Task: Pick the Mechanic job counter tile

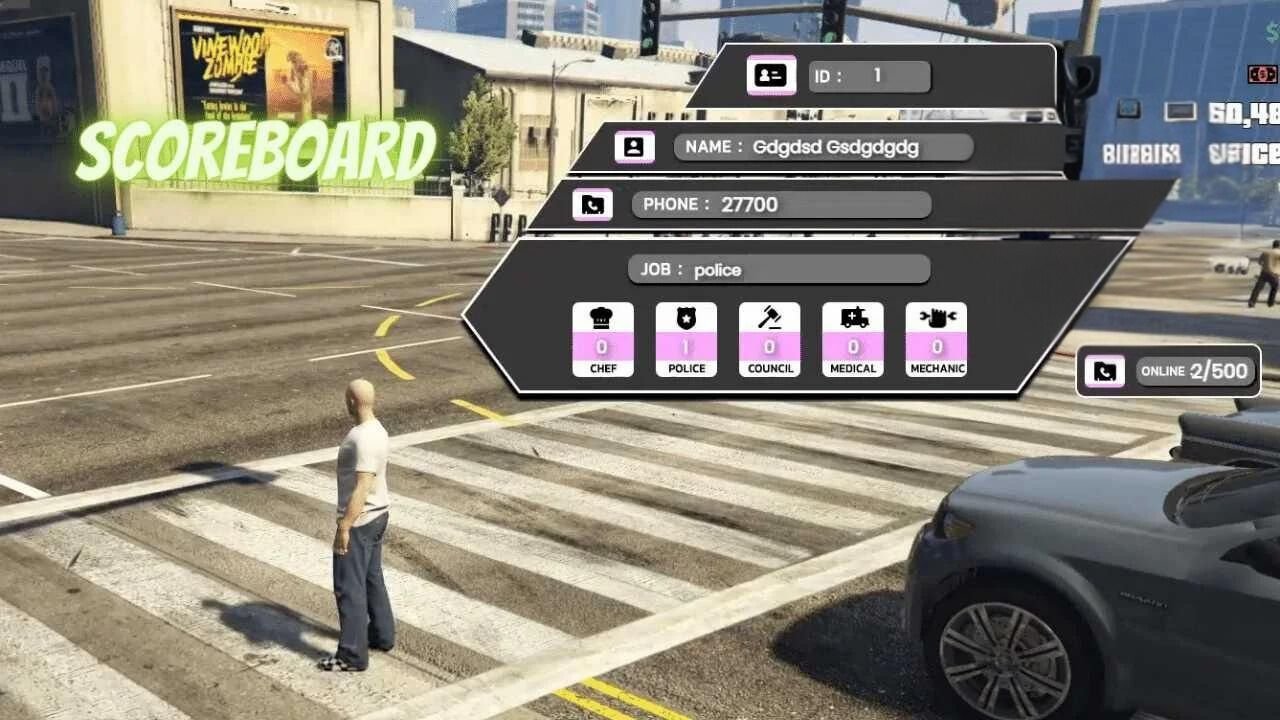Action: (936, 339)
